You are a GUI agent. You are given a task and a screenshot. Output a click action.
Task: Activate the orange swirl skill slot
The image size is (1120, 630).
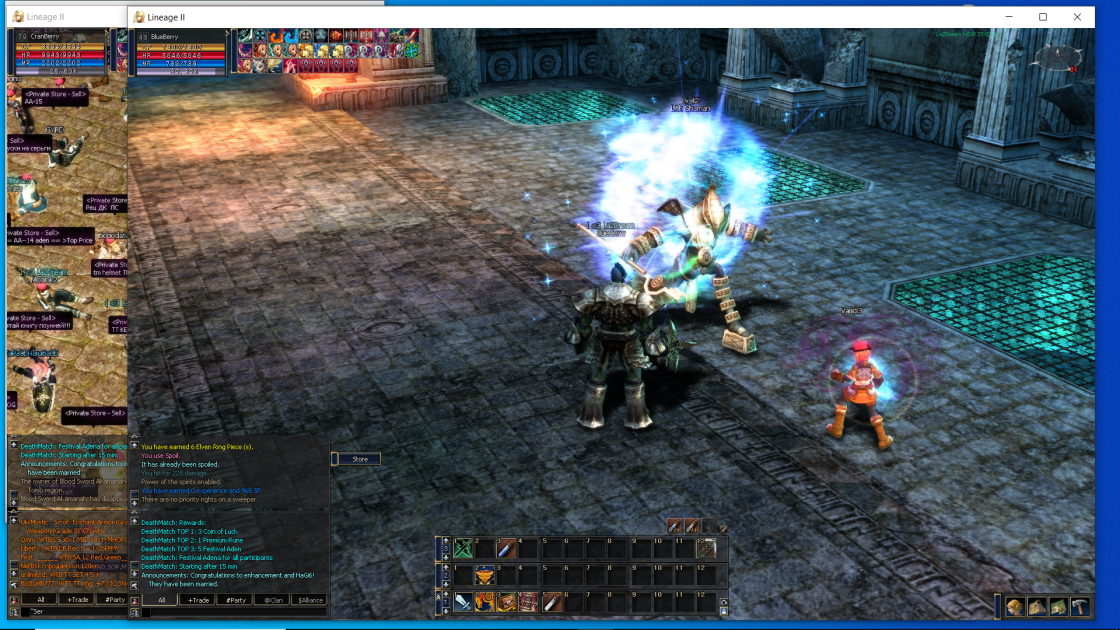485,602
